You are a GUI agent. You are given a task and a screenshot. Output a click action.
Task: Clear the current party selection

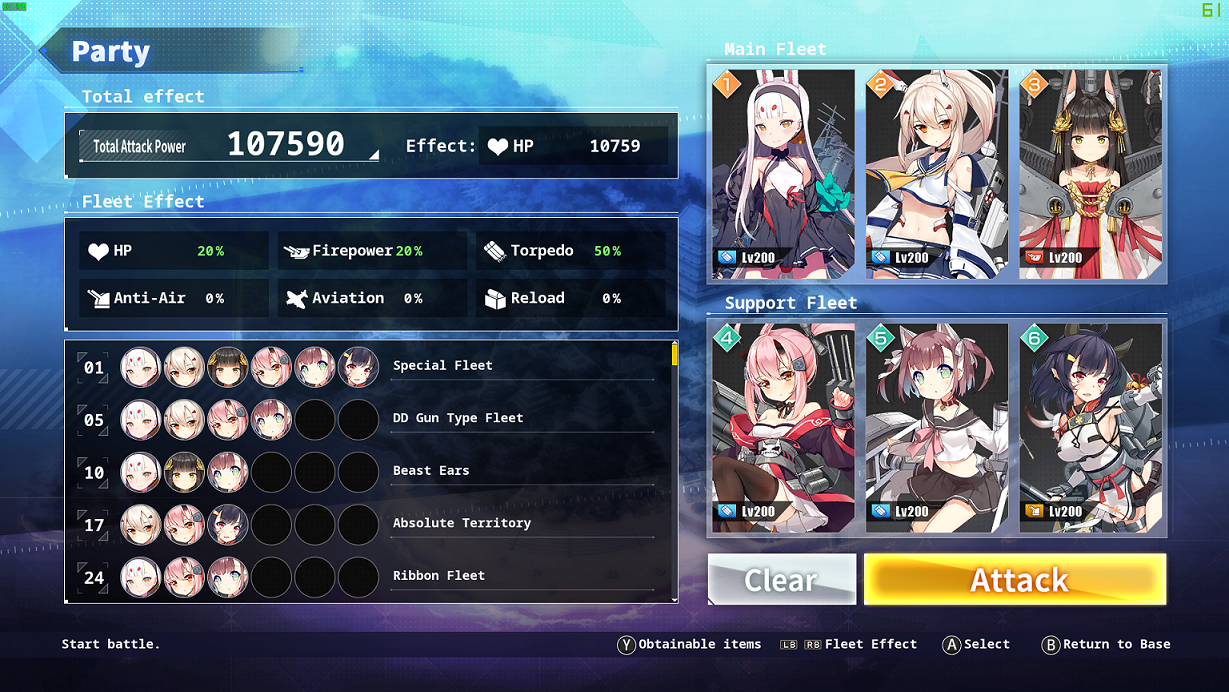point(782,579)
